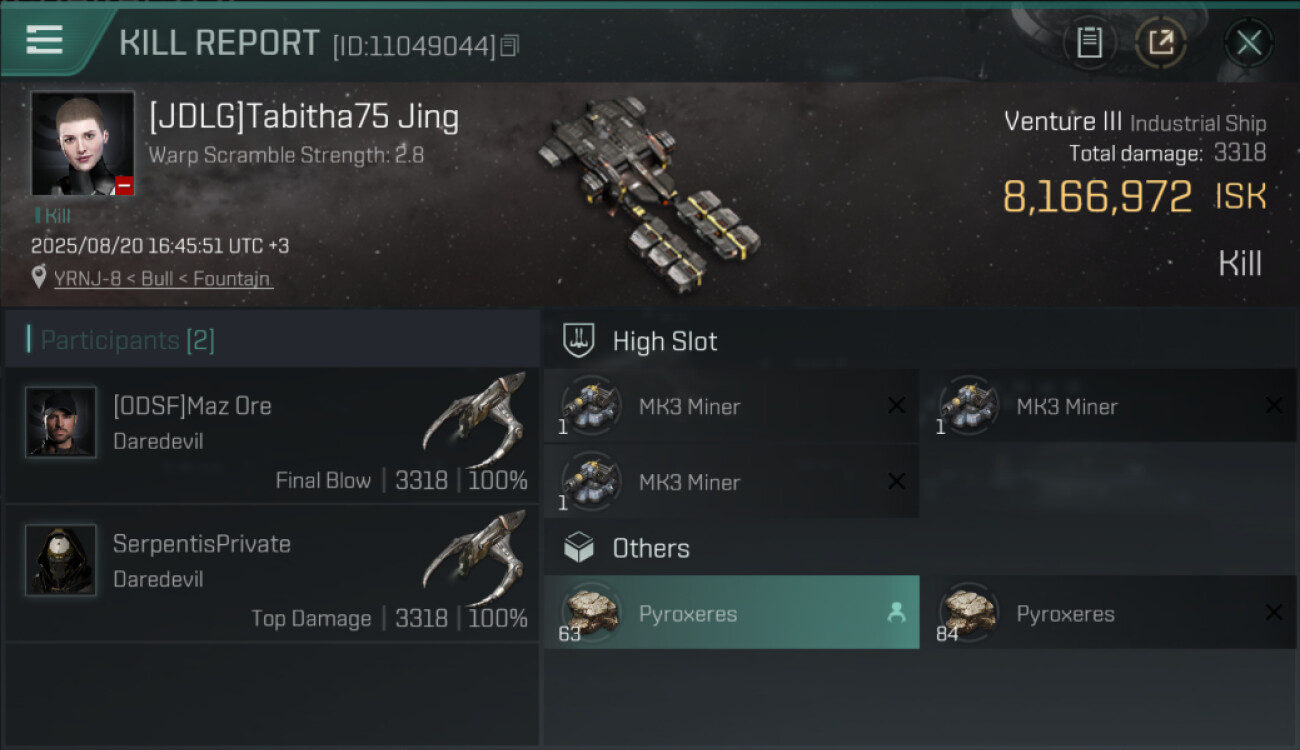The image size is (1300, 750).
Task: View Tabitha75 Jing's character portrait
Action: pyautogui.click(x=82, y=143)
